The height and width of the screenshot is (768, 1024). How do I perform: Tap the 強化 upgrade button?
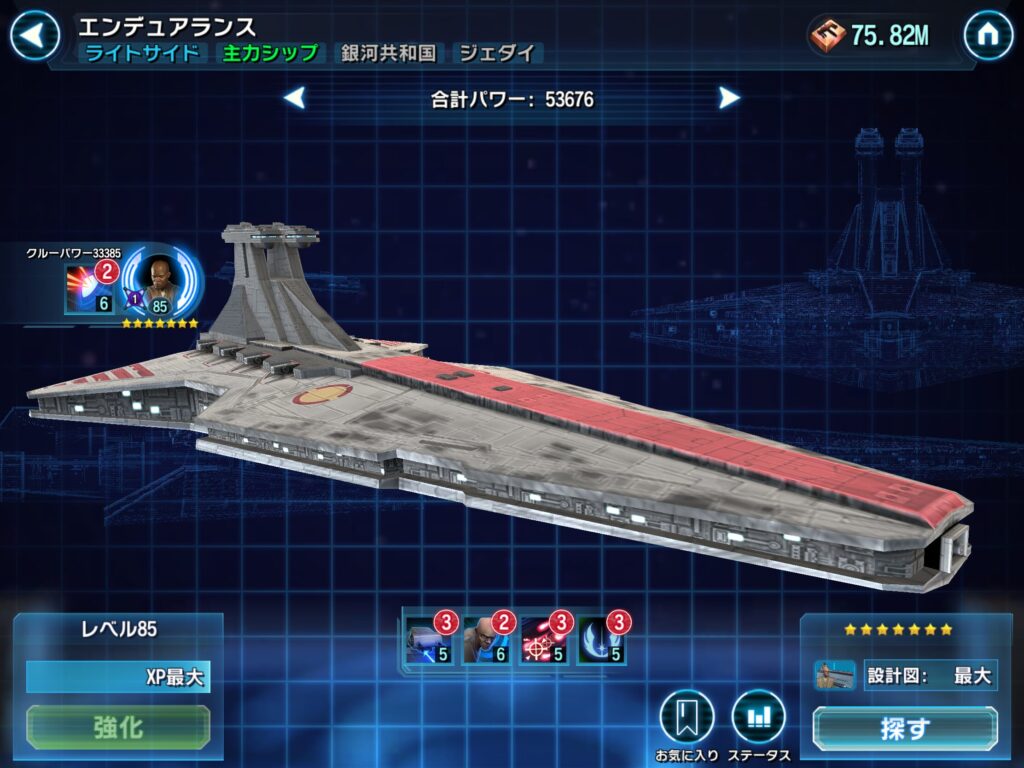[118, 727]
